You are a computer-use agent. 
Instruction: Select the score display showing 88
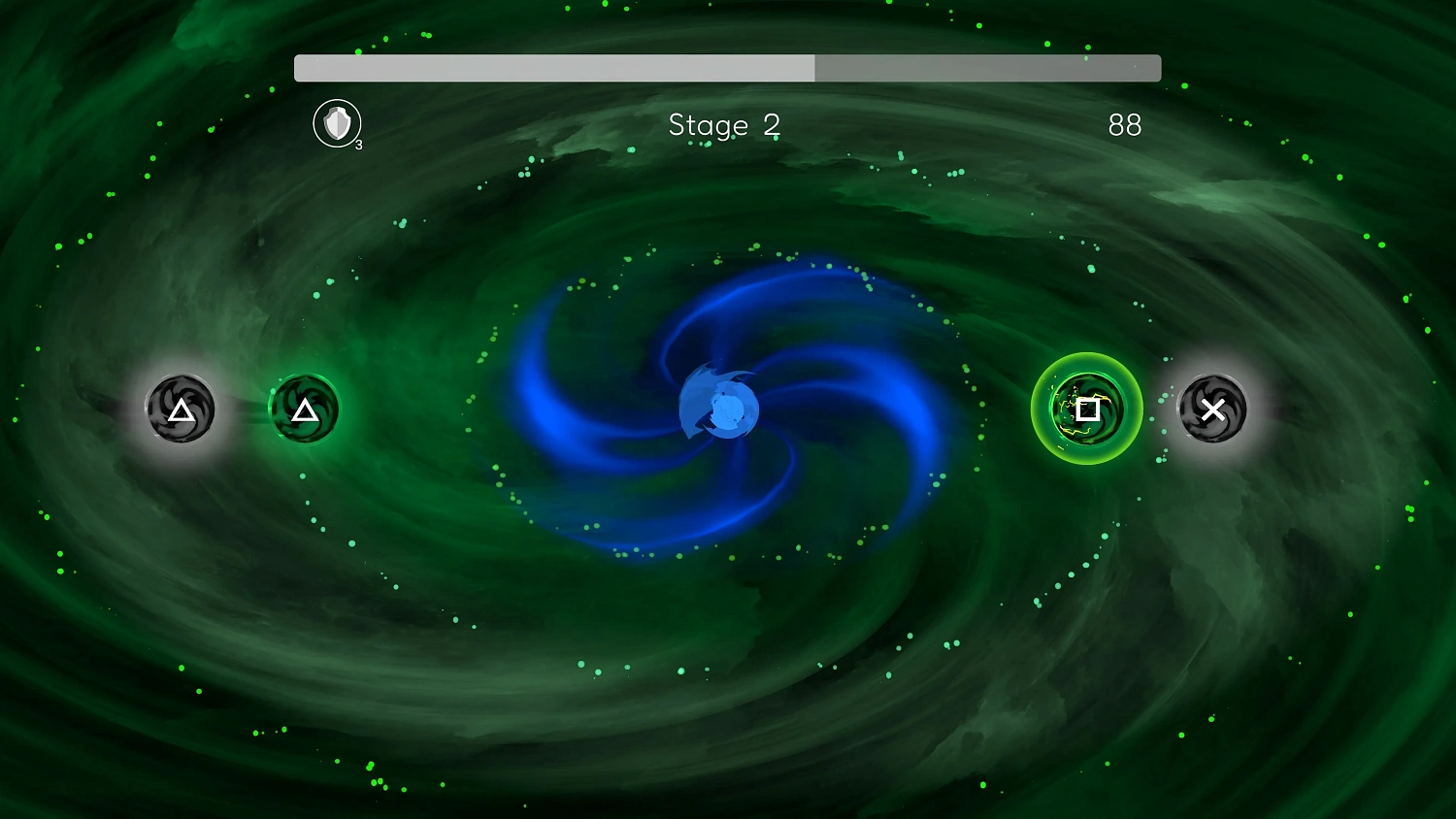tap(1124, 125)
